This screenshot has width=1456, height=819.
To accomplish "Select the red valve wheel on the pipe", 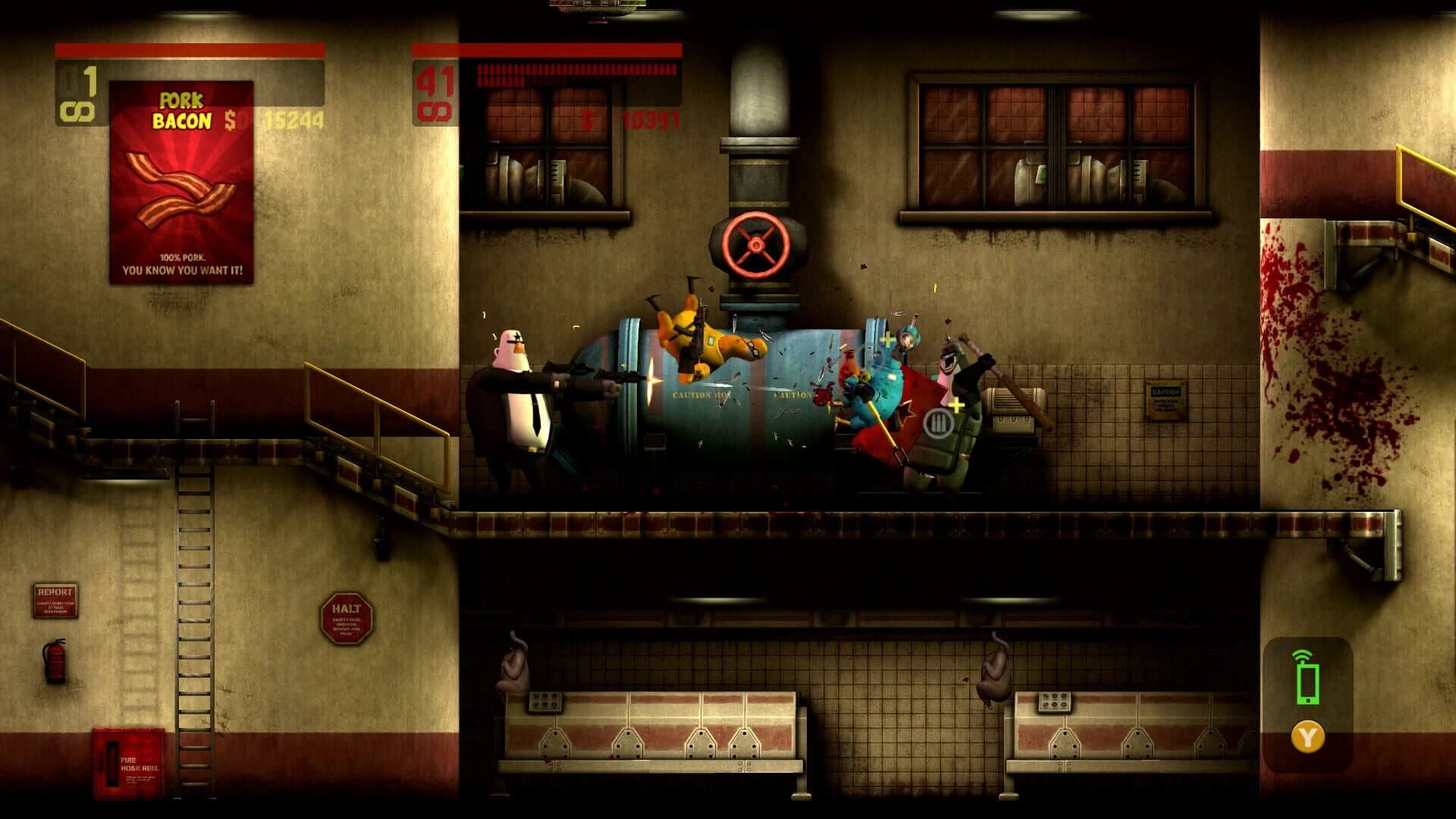I will [x=753, y=243].
